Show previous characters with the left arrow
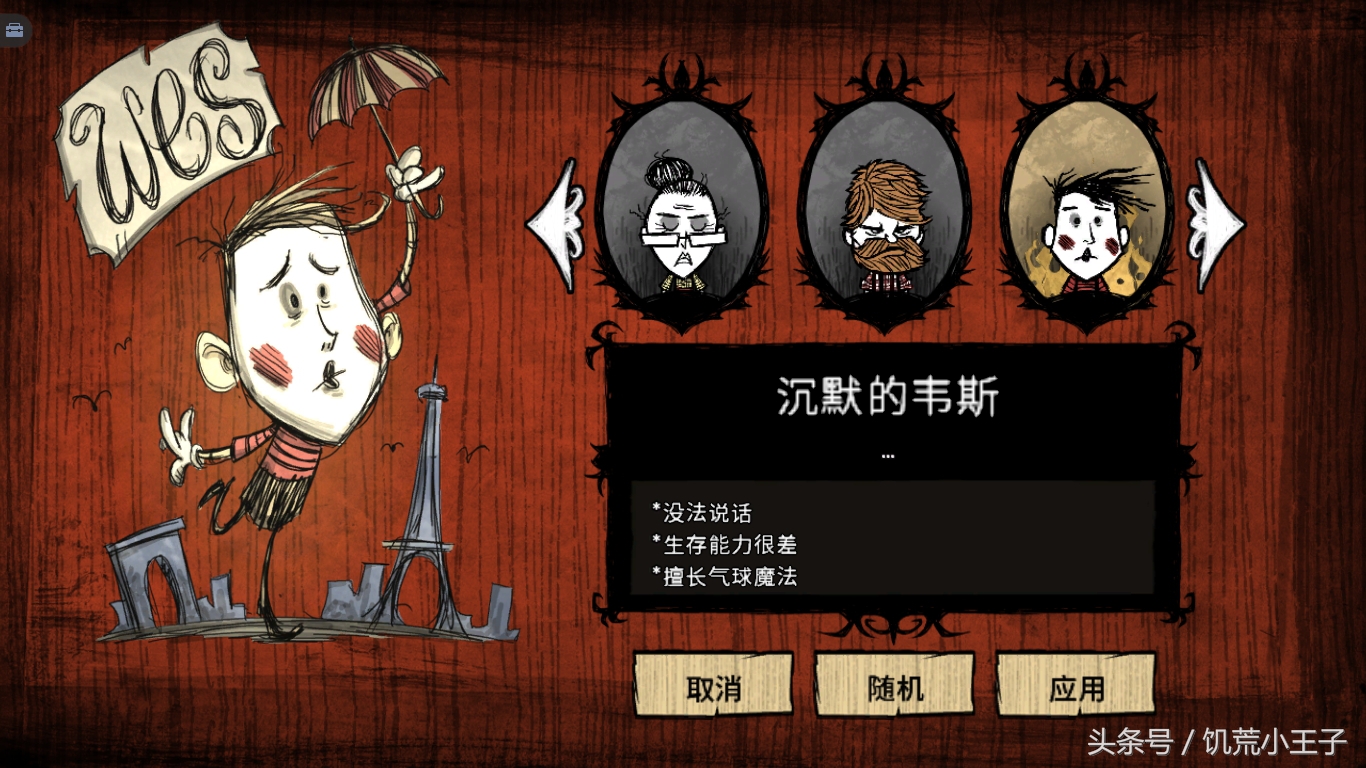This screenshot has height=768, width=1366. [556, 224]
